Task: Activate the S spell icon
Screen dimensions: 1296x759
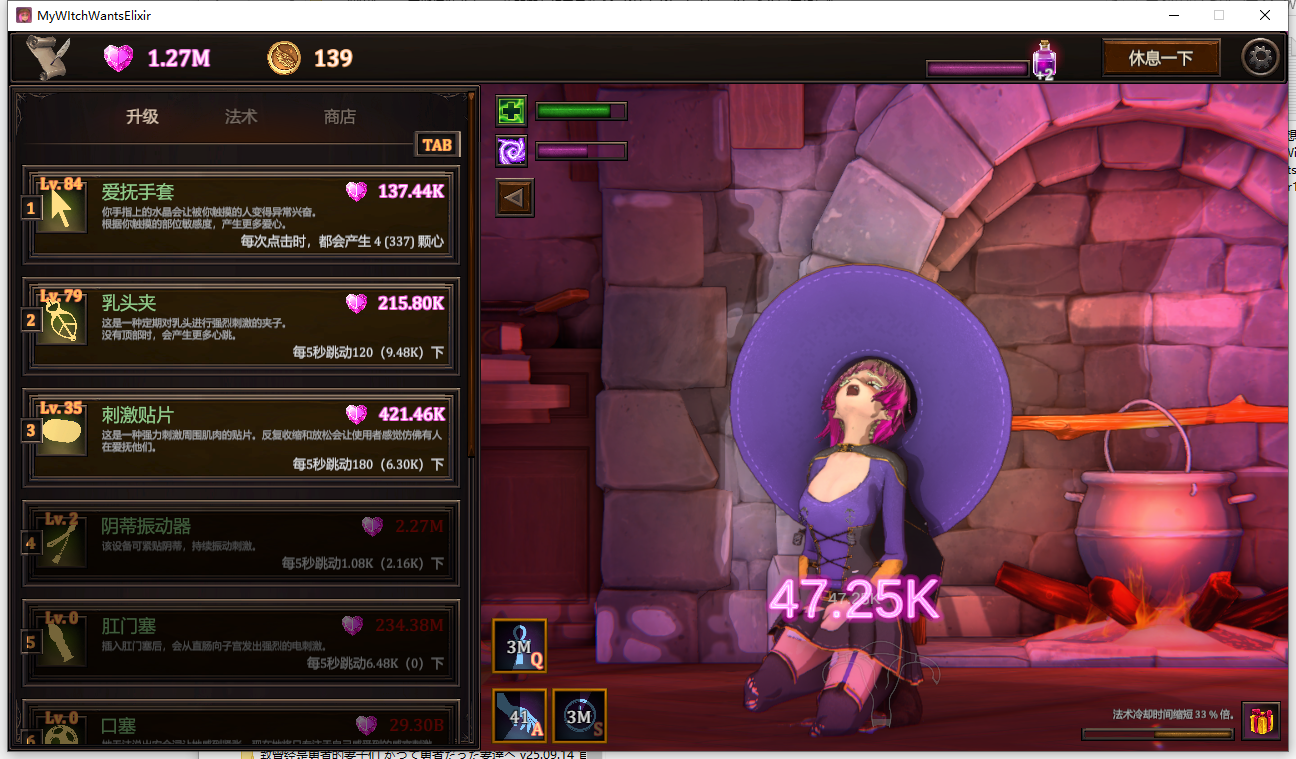Action: [x=580, y=716]
